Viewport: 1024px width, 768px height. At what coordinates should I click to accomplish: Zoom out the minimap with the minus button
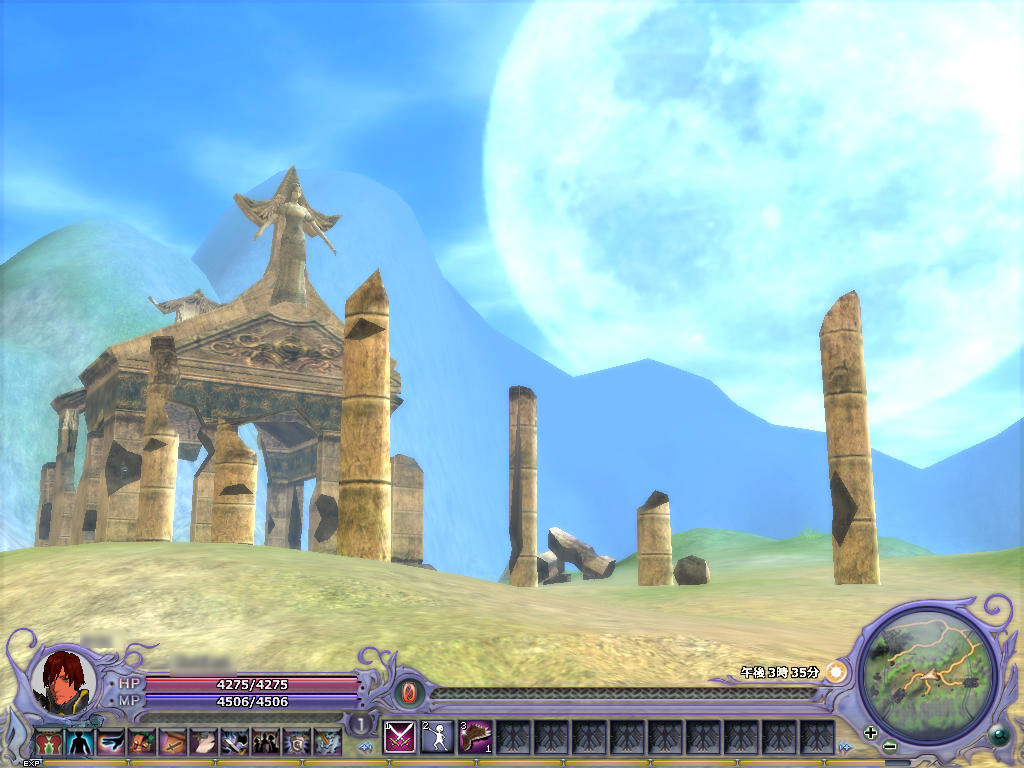click(889, 746)
